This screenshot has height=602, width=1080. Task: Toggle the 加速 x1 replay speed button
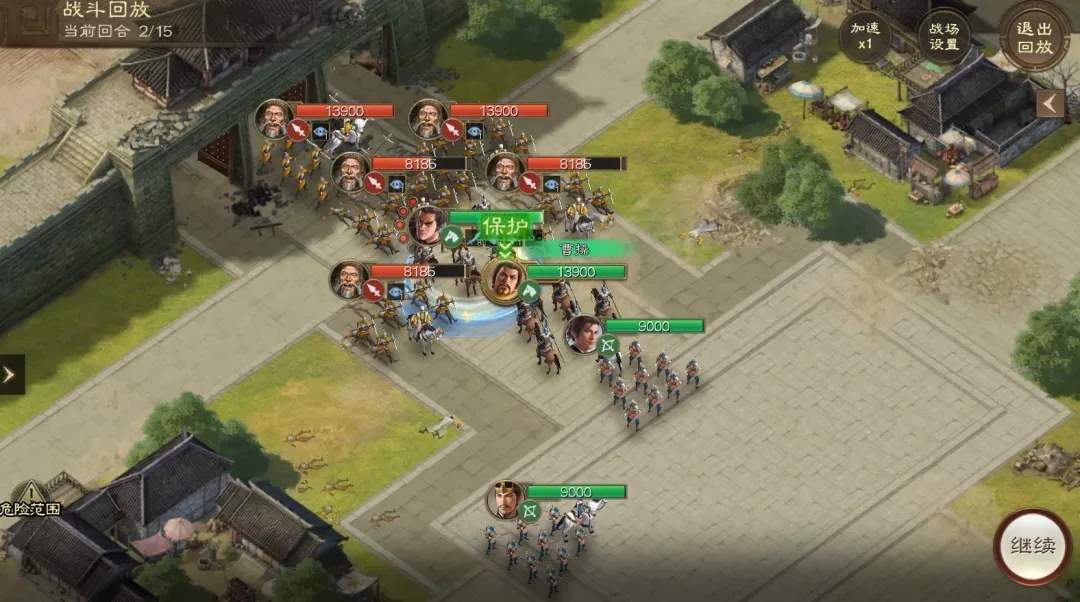pos(865,37)
